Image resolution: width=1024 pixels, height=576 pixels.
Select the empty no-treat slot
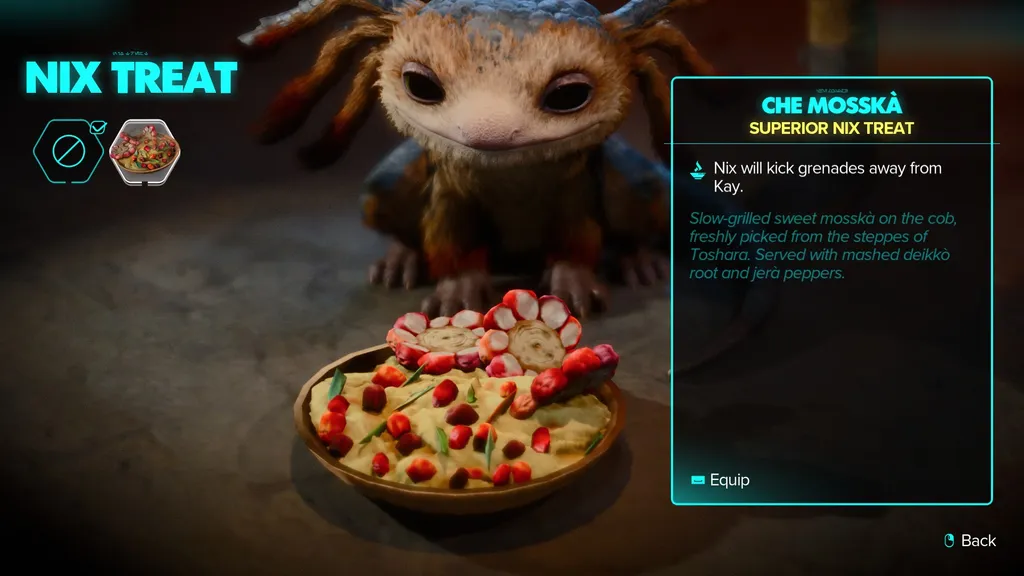click(x=70, y=151)
